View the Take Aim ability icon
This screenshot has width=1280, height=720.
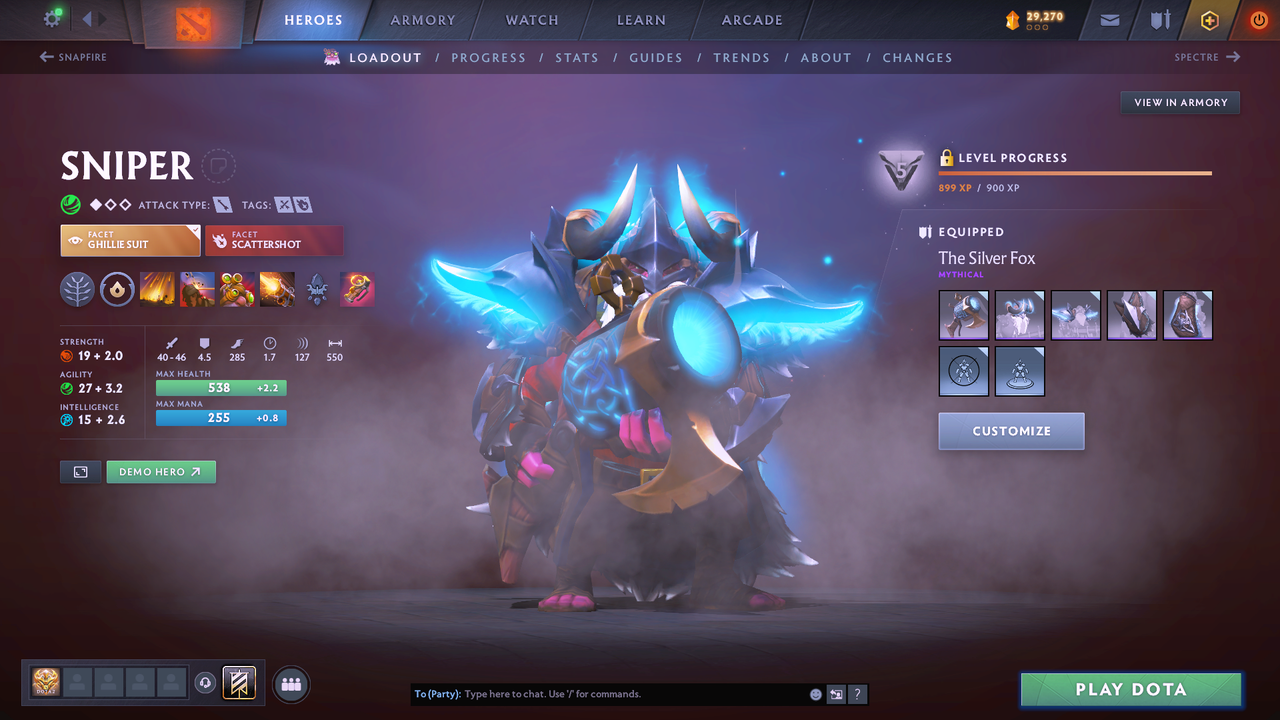(x=237, y=290)
